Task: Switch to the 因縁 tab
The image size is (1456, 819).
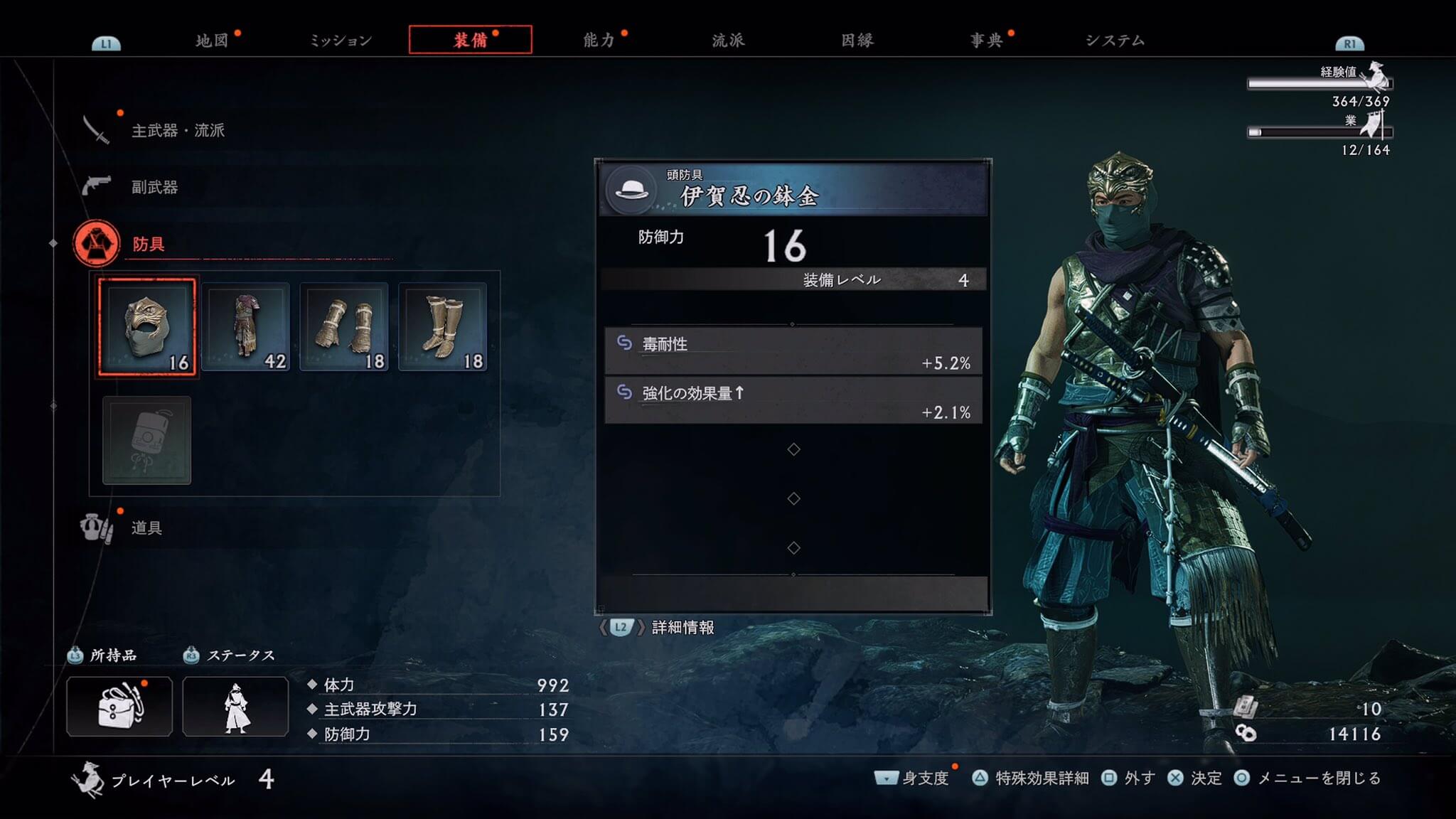Action: point(857,41)
